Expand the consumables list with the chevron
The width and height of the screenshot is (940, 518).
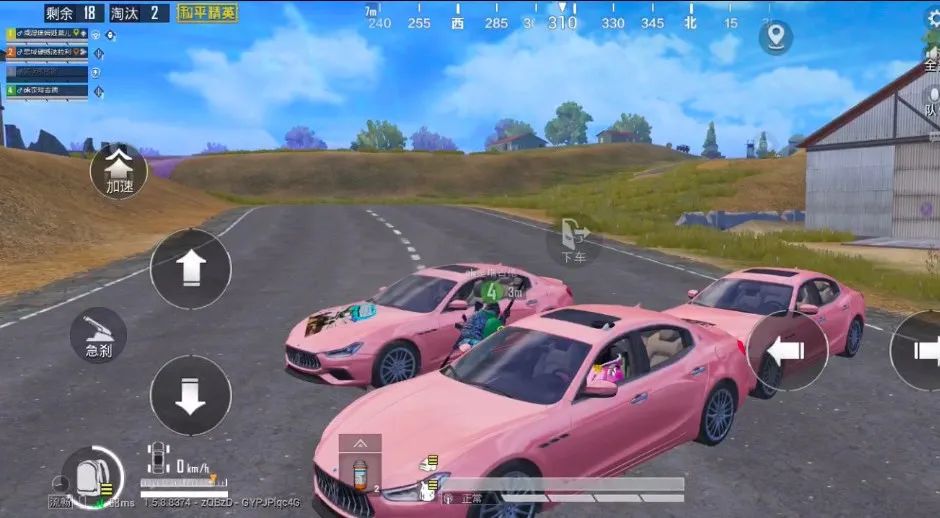coord(360,443)
